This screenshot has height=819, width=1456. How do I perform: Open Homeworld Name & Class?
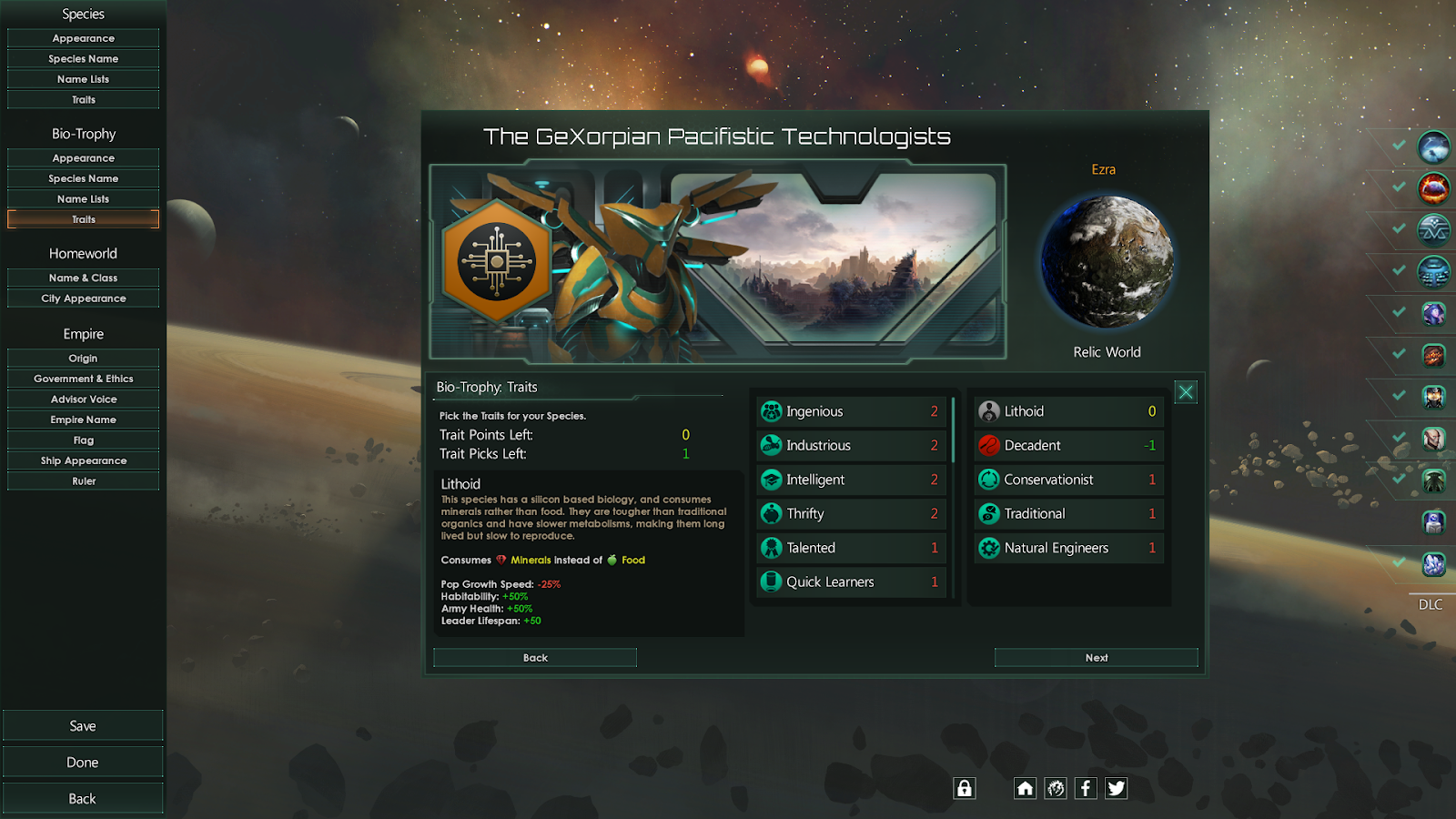pyautogui.click(x=83, y=278)
